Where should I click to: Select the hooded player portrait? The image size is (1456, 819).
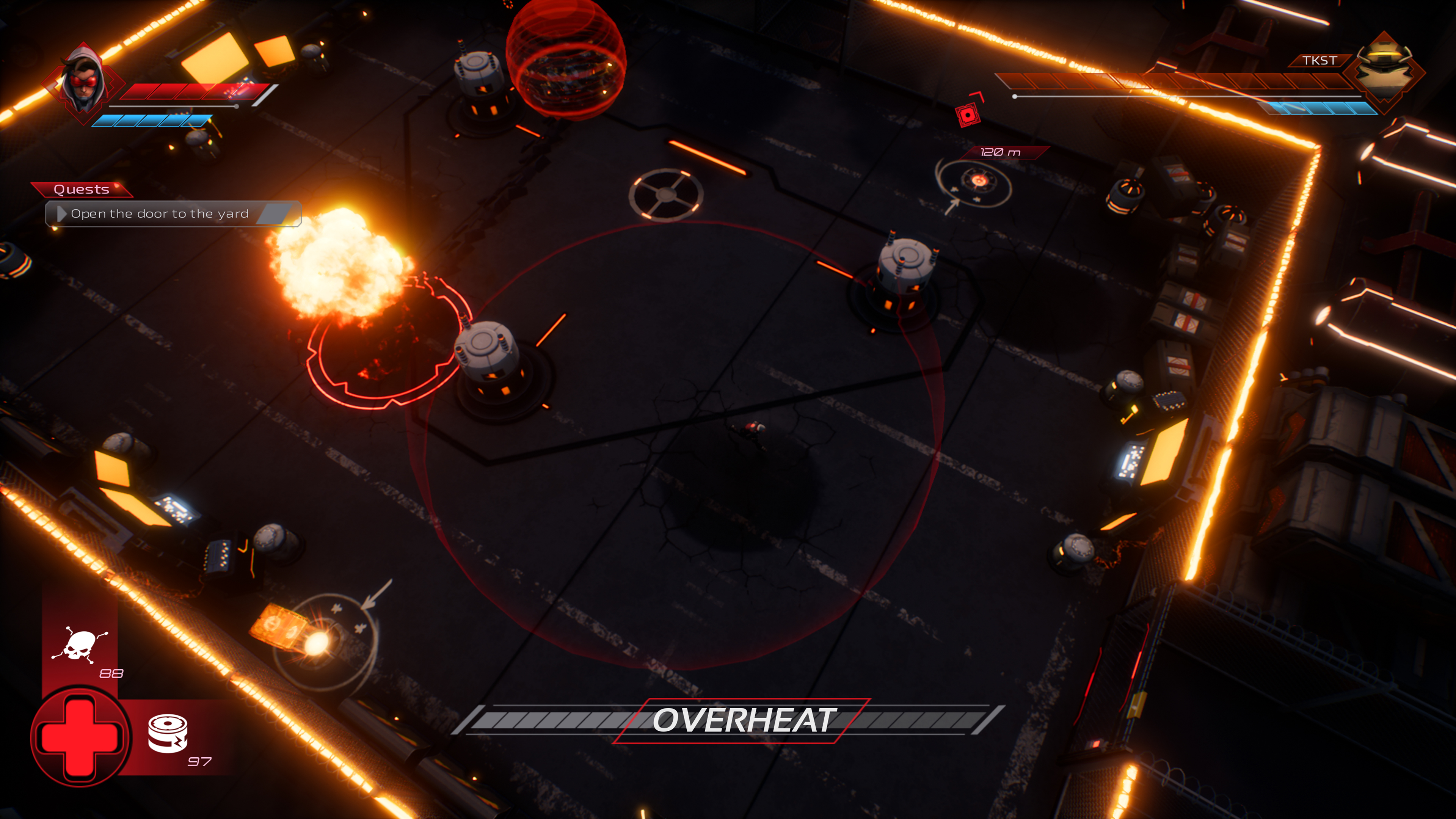coord(84,84)
